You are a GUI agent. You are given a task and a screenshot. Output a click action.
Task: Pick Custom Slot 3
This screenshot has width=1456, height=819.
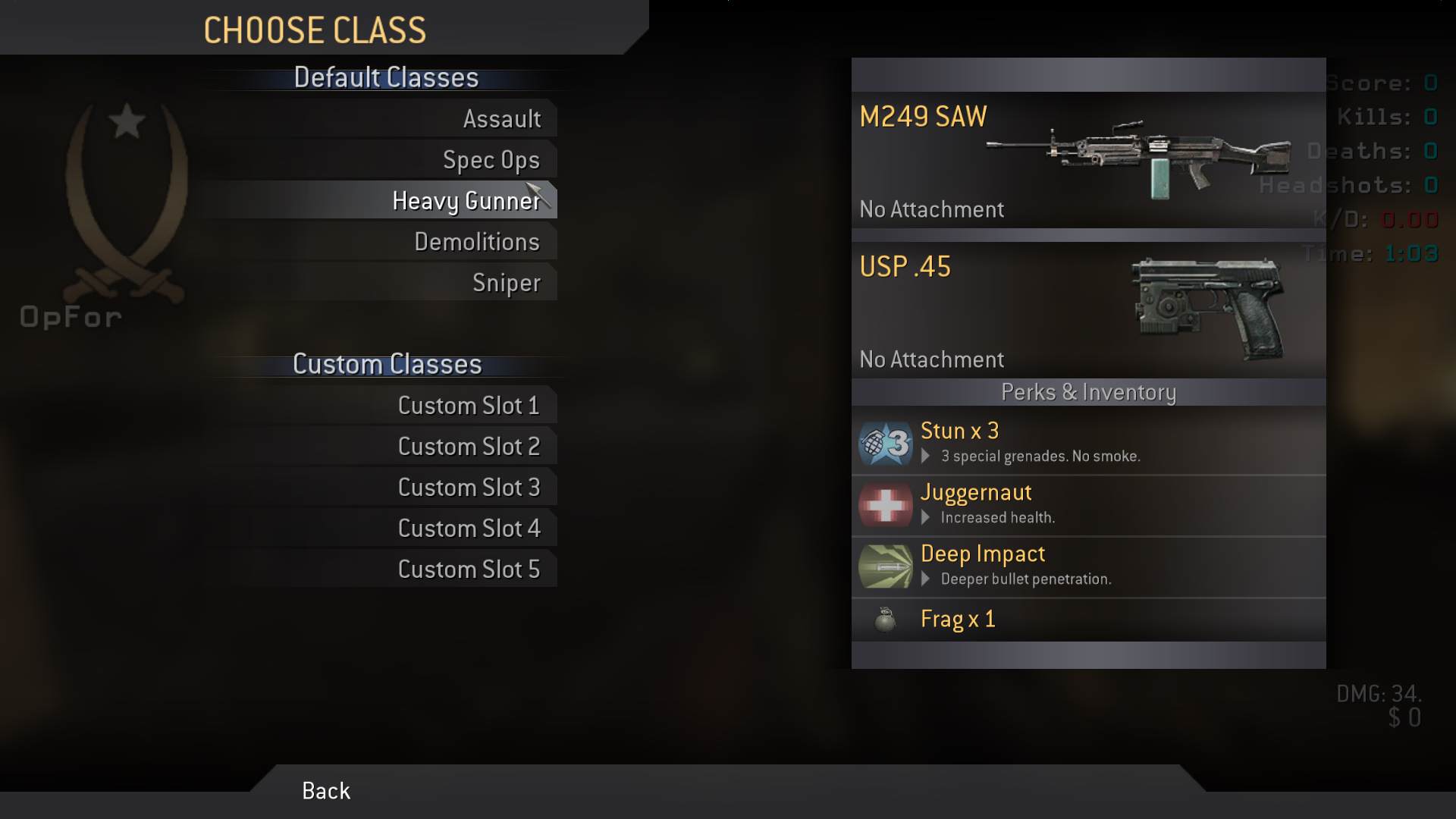click(x=468, y=488)
